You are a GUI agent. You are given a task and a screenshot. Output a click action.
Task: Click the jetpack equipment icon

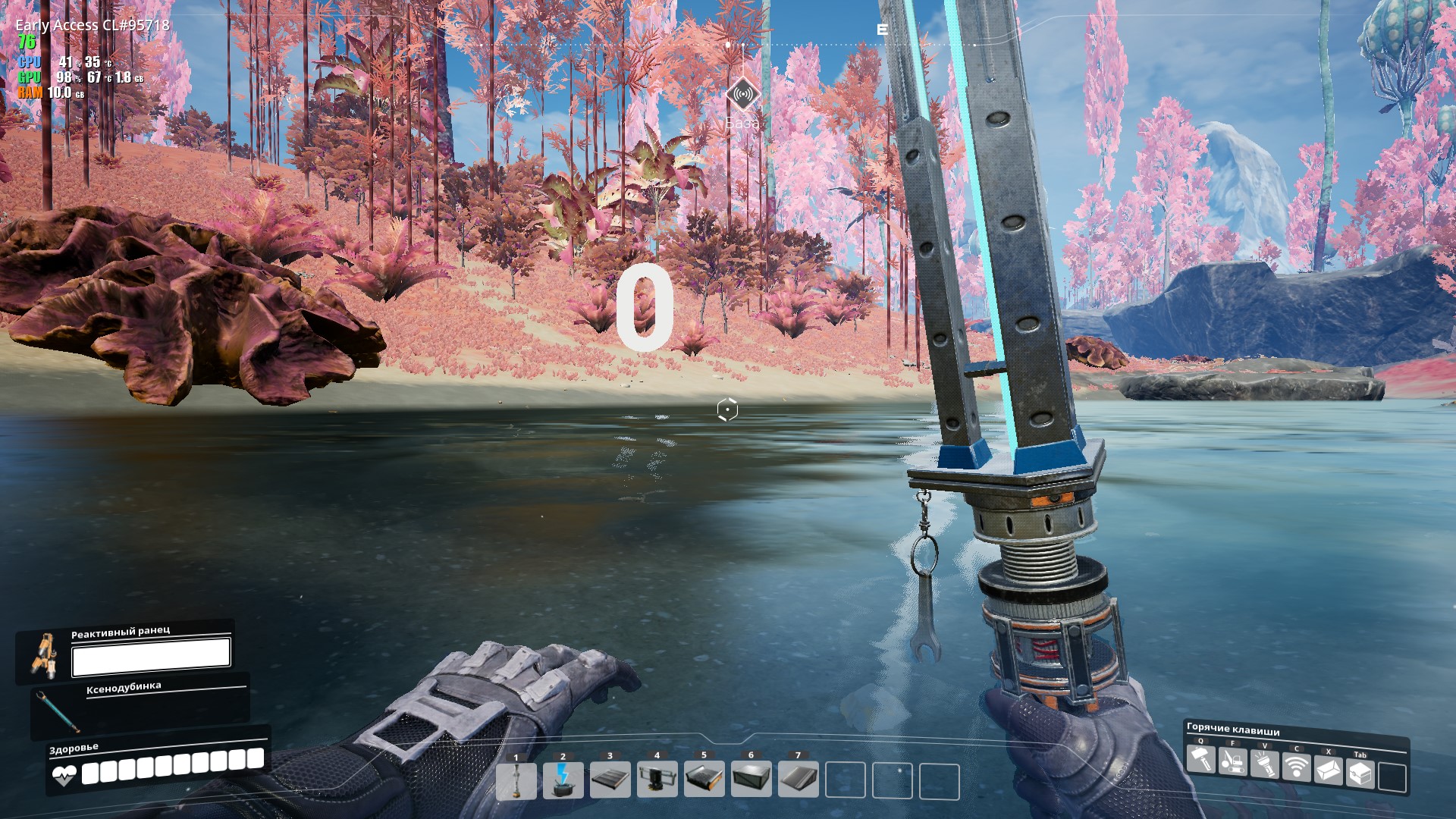(44, 654)
